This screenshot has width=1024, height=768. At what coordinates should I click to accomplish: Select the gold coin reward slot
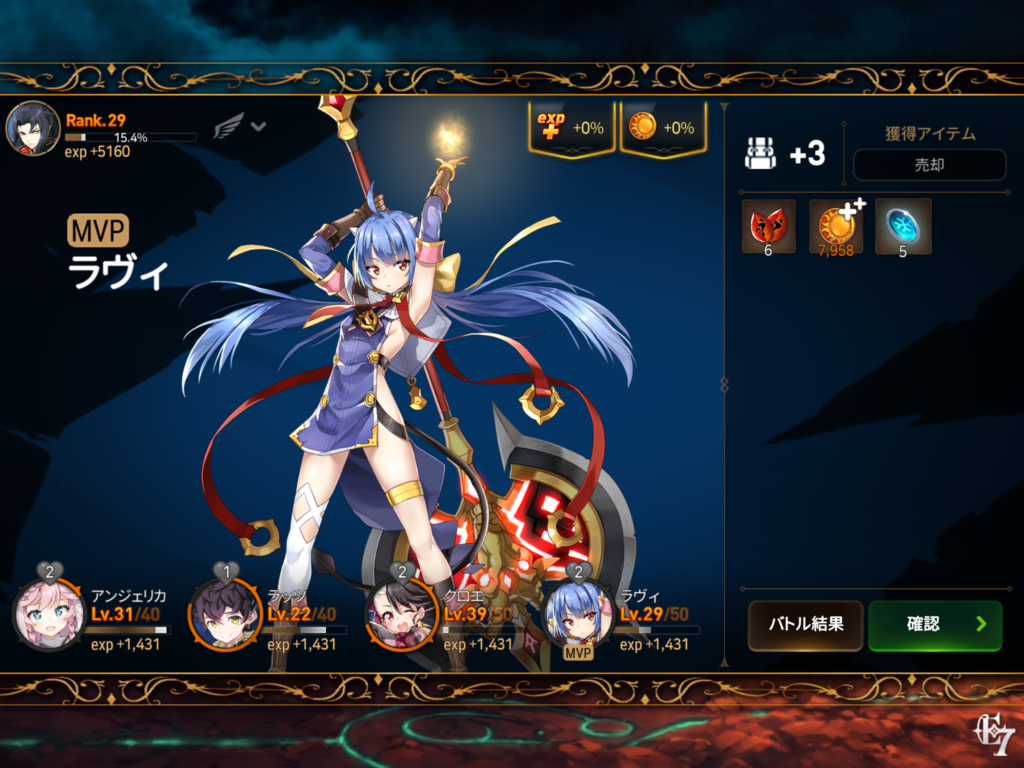pyautogui.click(x=836, y=226)
